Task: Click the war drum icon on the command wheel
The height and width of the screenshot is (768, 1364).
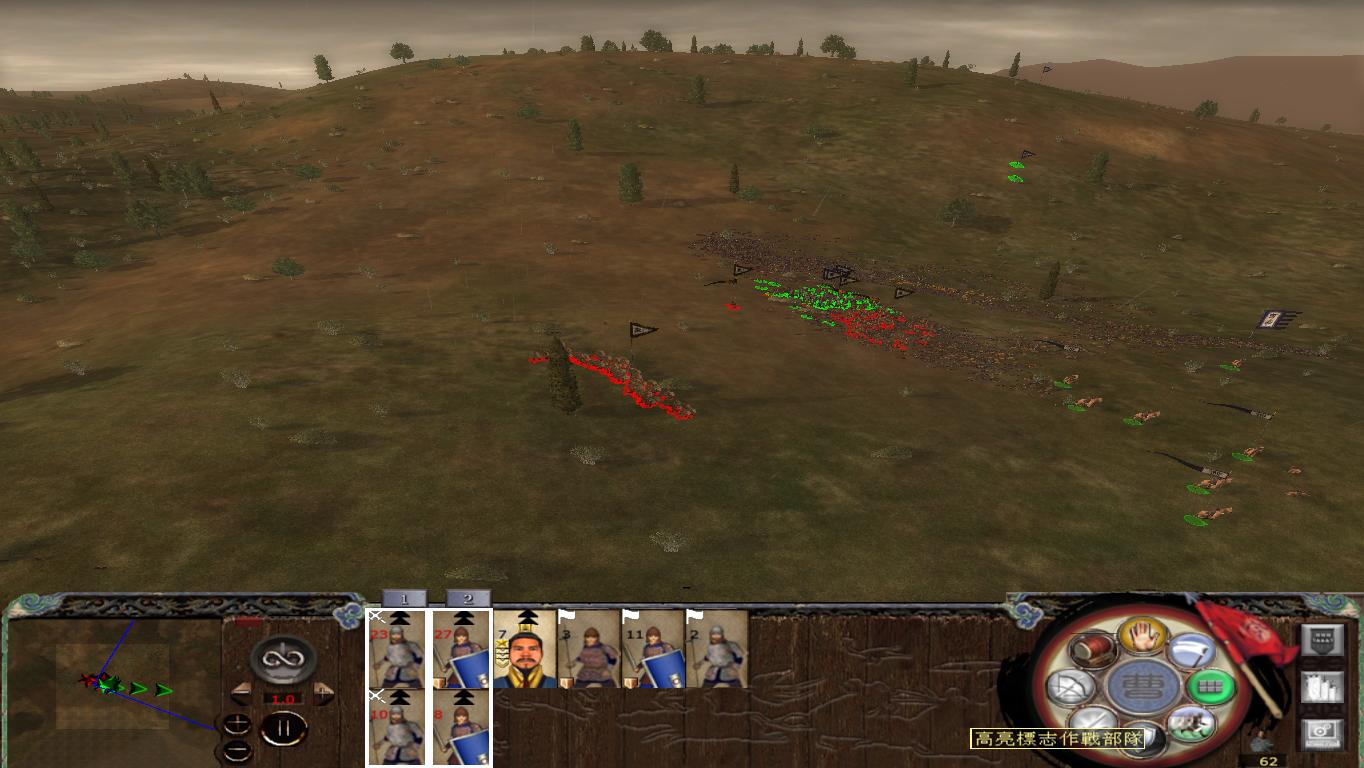Action: (1092, 651)
